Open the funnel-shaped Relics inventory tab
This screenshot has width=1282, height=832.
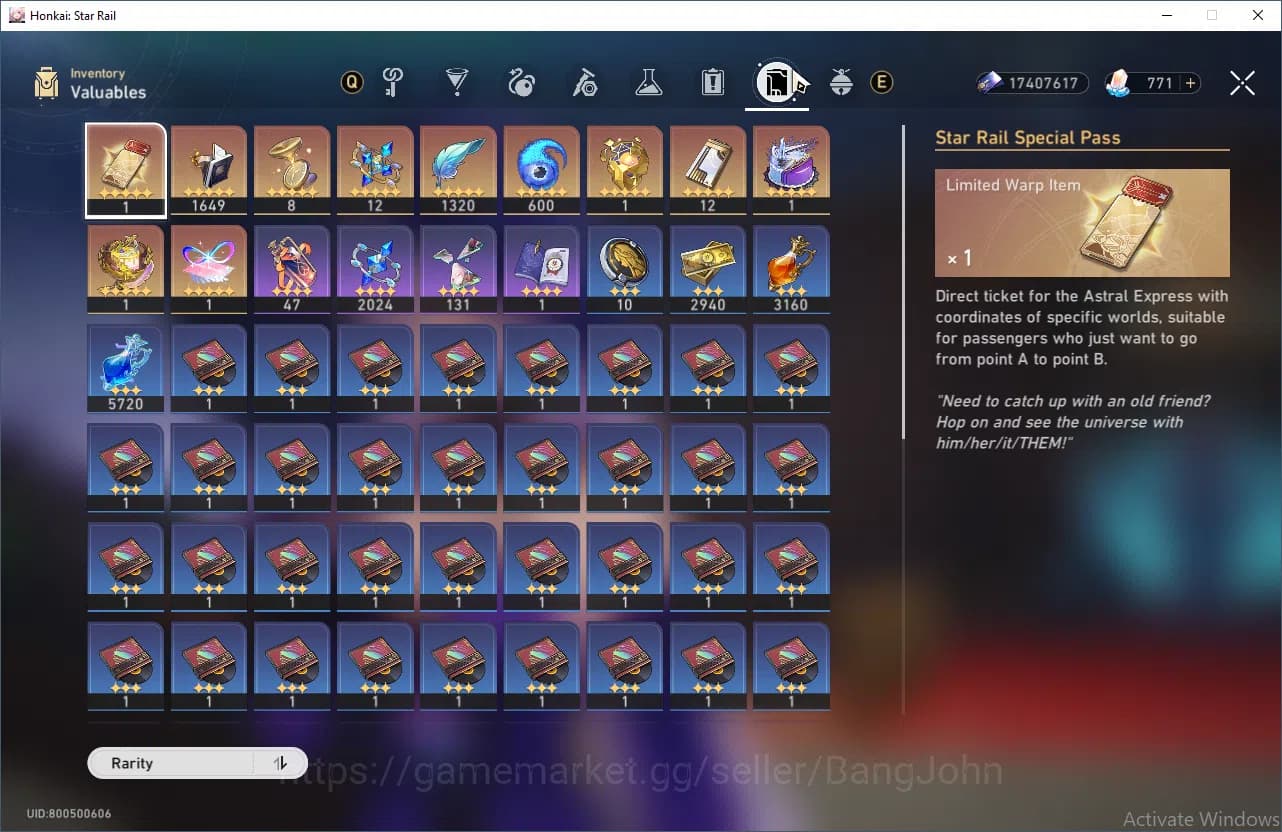(456, 83)
